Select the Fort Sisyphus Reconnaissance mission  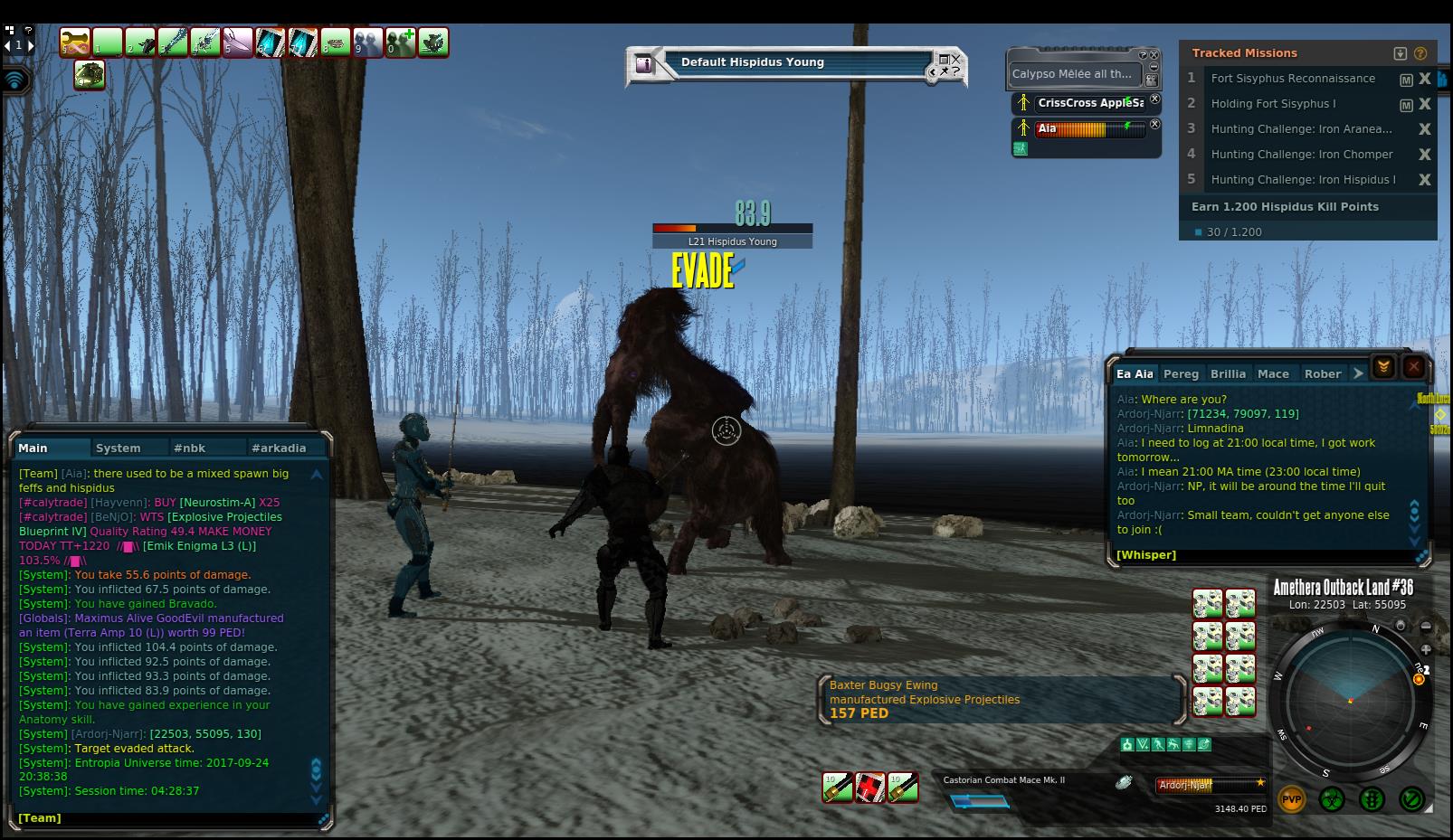(1293, 79)
